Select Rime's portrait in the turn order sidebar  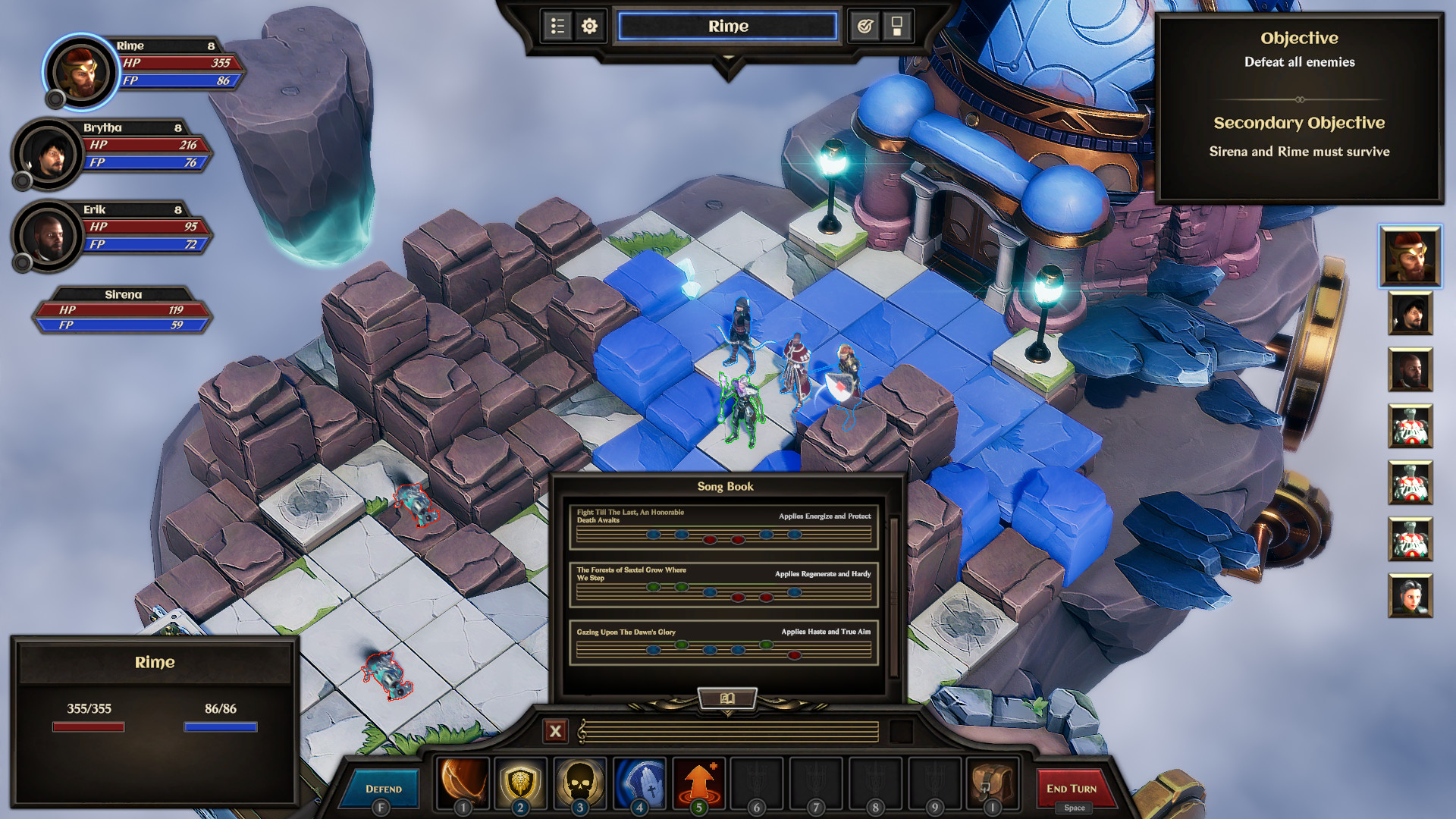click(x=1410, y=256)
